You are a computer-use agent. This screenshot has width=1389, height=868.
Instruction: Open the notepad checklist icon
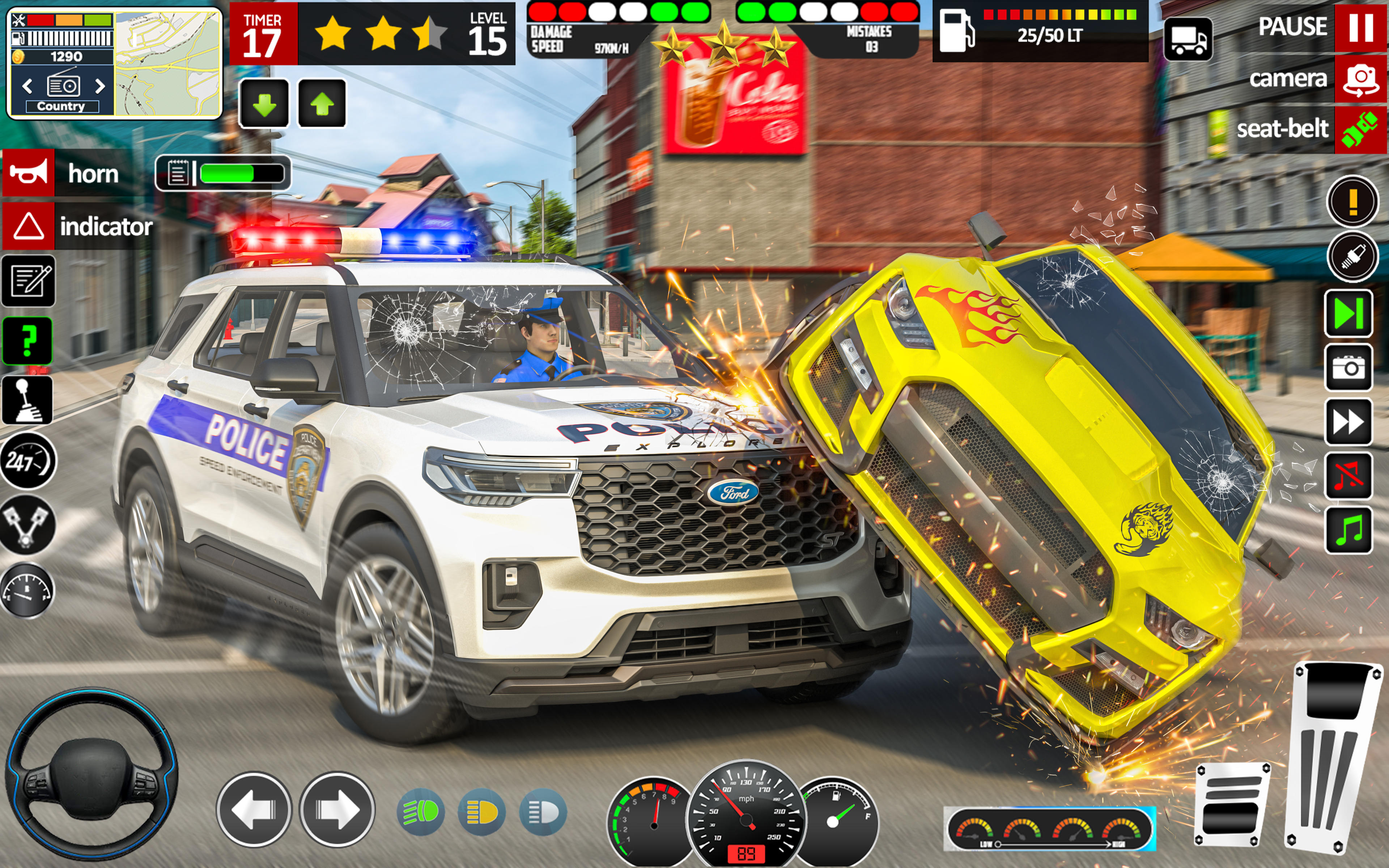(x=28, y=281)
